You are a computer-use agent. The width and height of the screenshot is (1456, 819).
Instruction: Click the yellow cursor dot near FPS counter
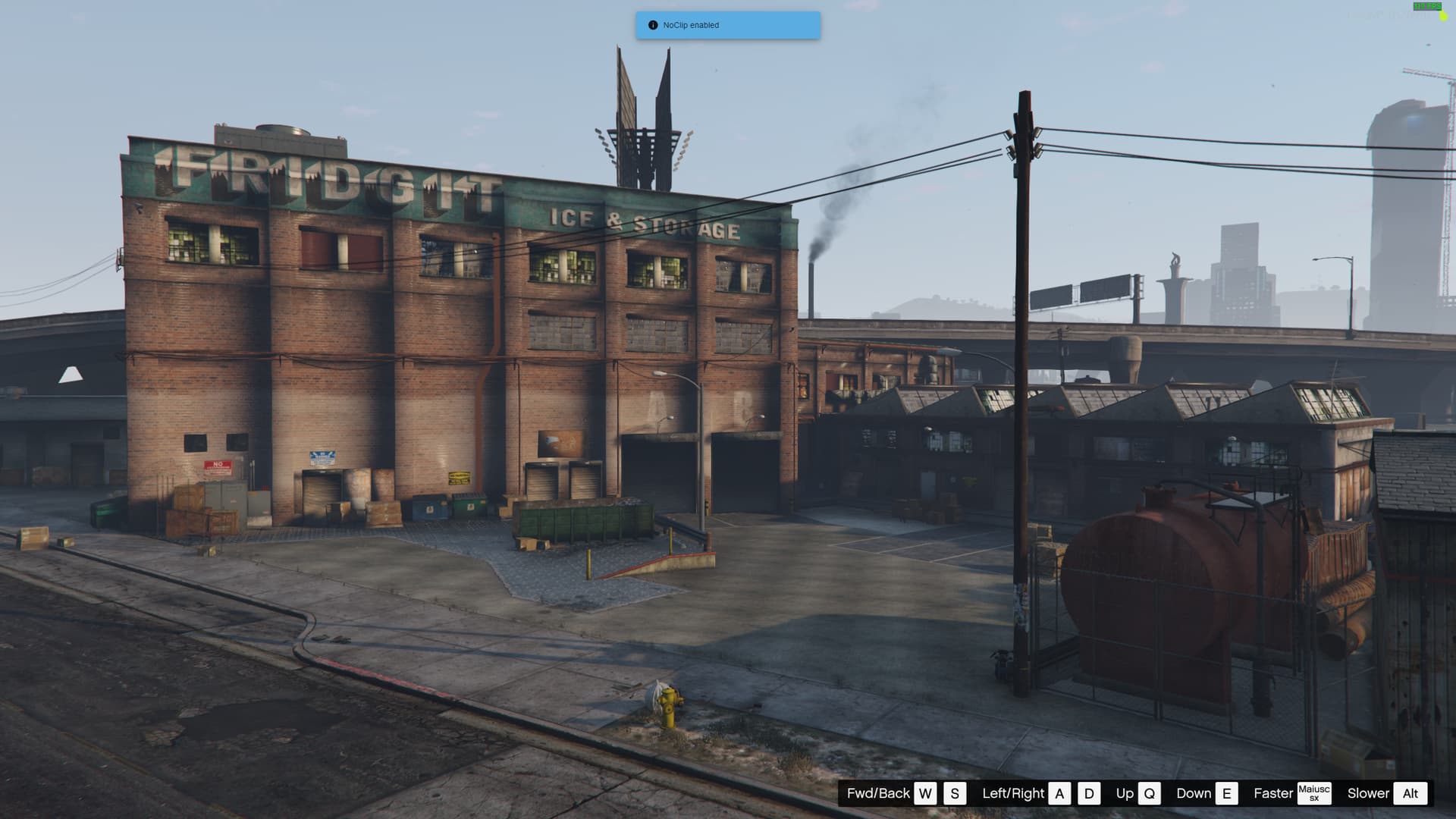point(1443,15)
